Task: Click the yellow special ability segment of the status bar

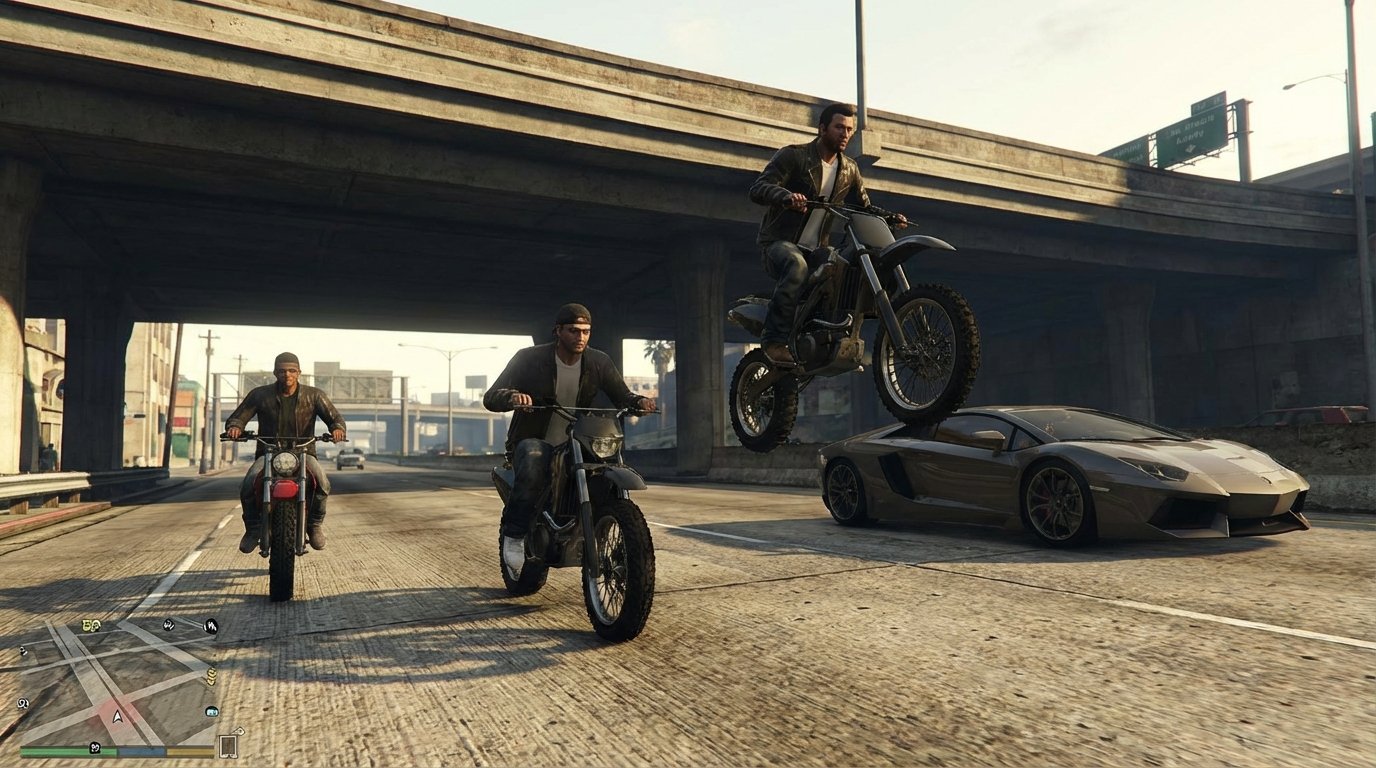Action: tap(189, 751)
